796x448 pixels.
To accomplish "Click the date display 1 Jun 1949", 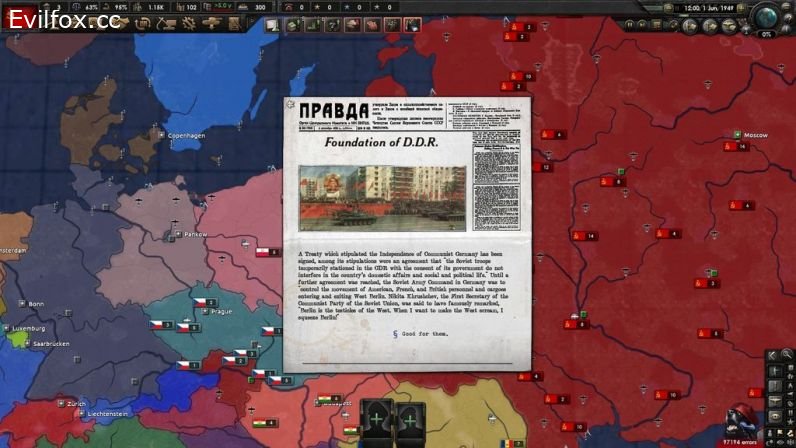I will tap(707, 7).
